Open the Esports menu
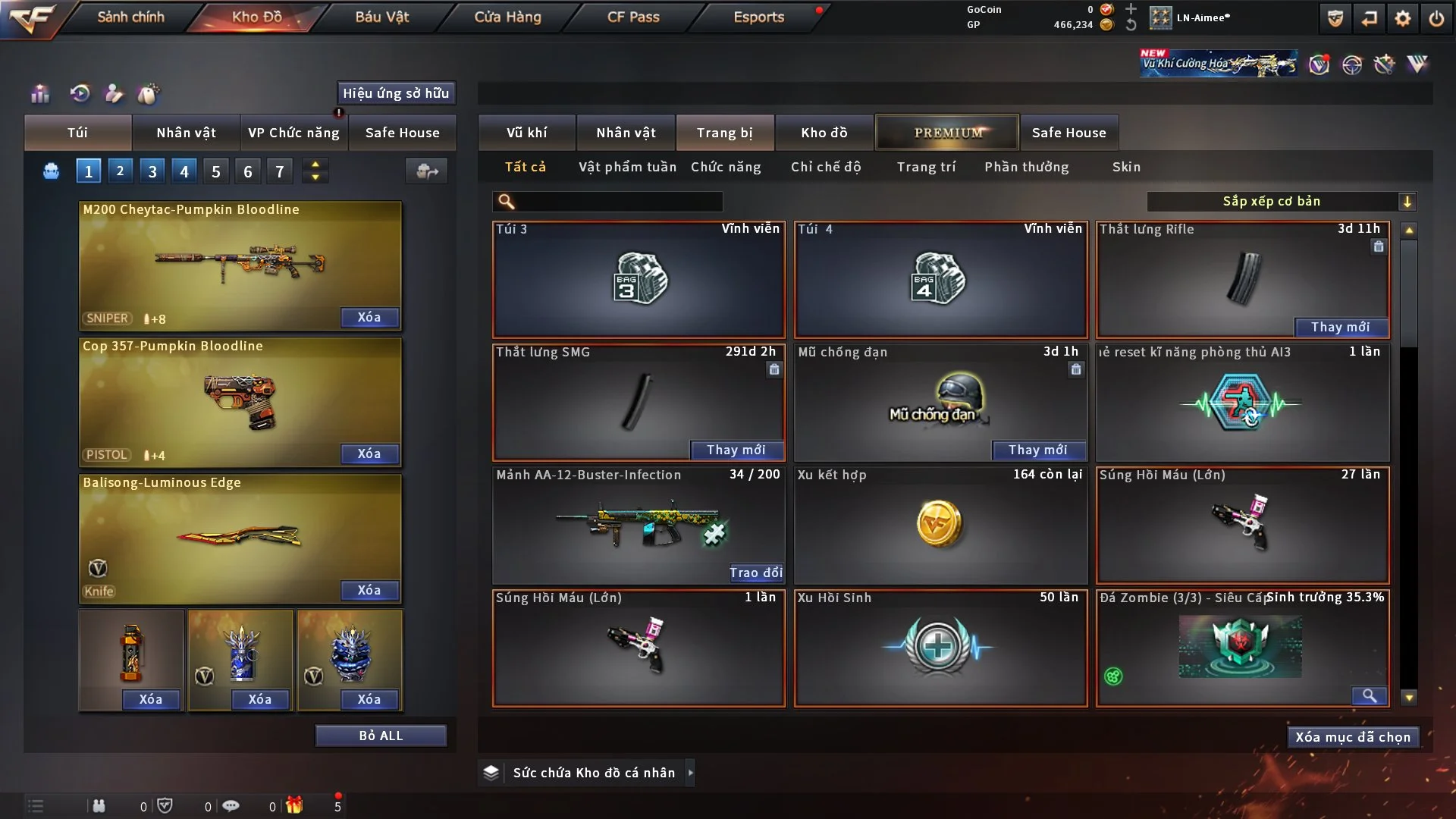1456x819 pixels. 758,17
